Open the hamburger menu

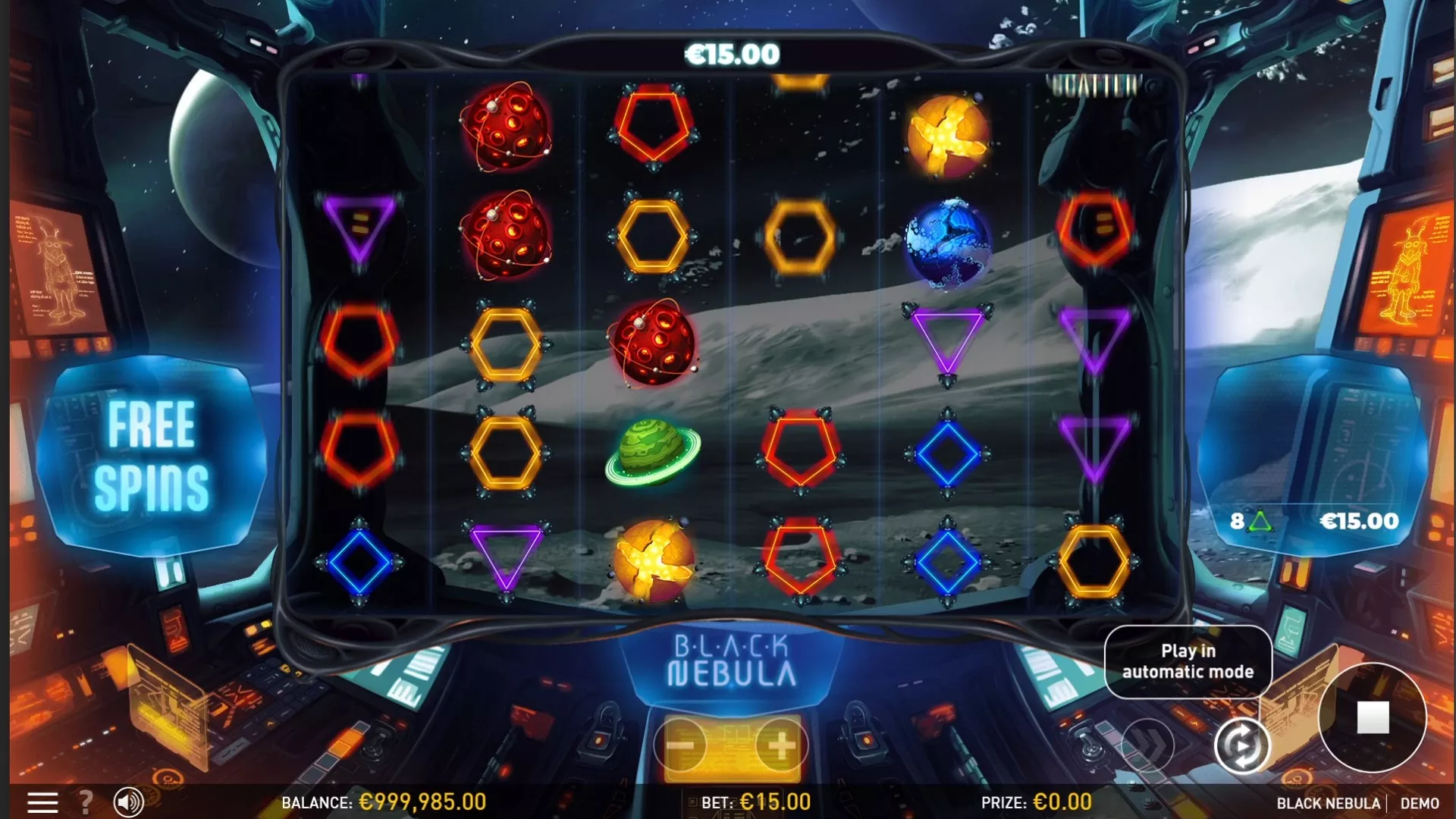click(x=42, y=802)
